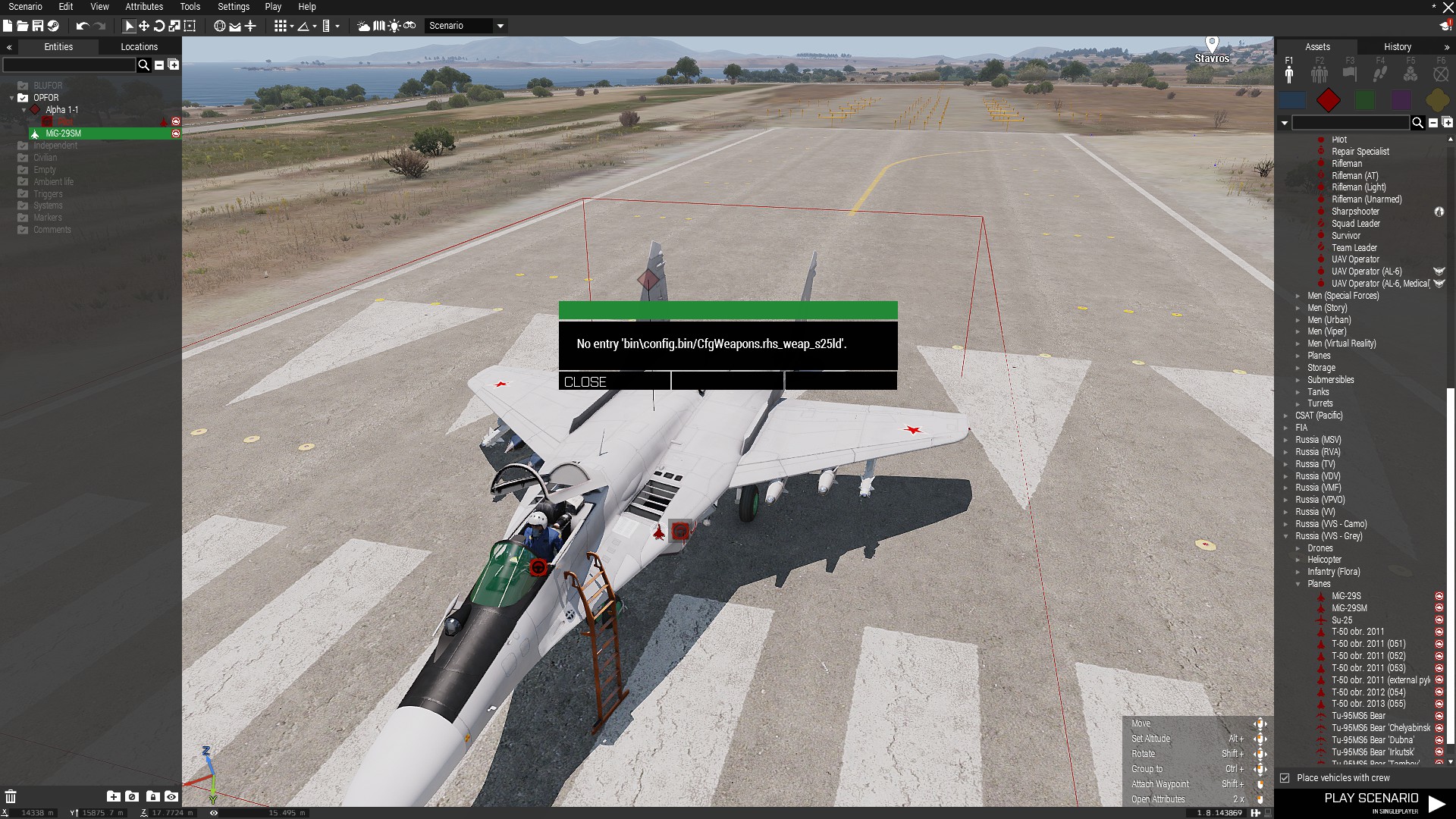Choose the Su-25 plane asset

(1341, 620)
